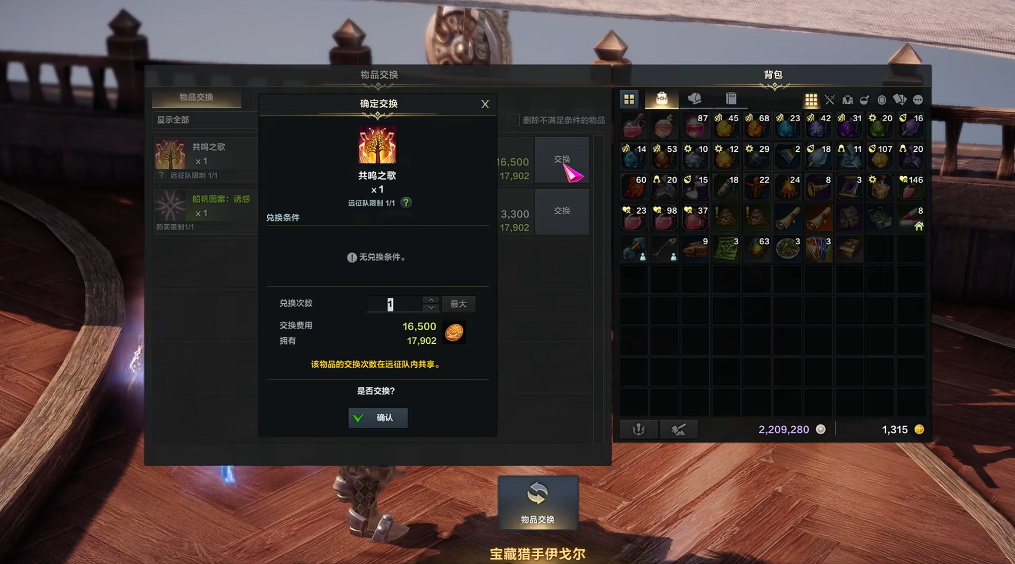This screenshot has width=1015, height=564.
Task: Open the green question mark help icon
Action: pos(407,202)
